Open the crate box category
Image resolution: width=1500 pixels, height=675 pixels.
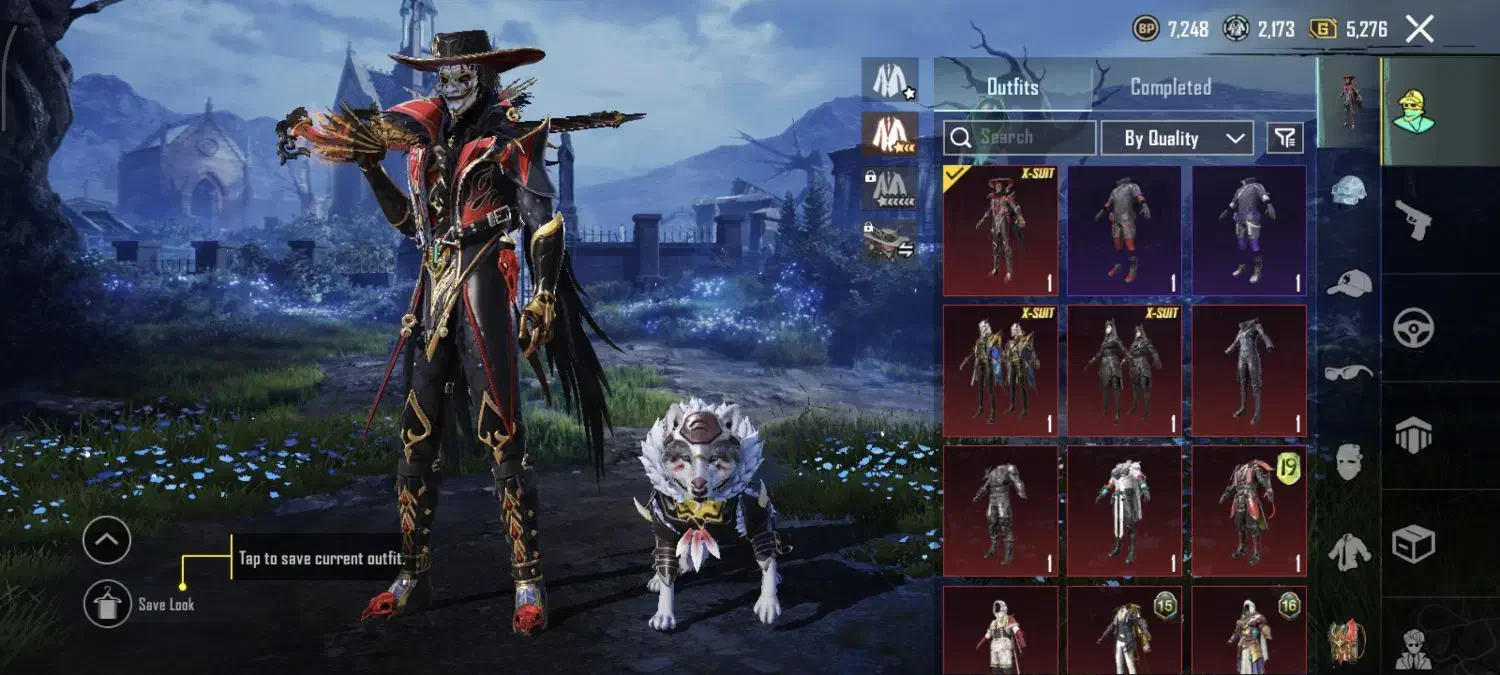(x=1414, y=544)
